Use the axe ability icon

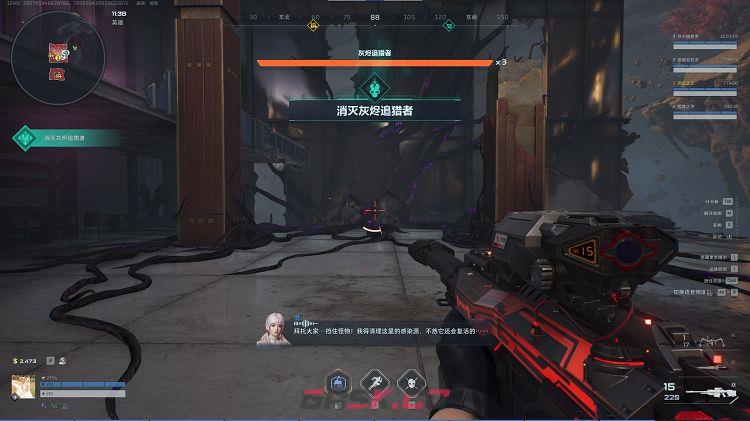click(375, 382)
